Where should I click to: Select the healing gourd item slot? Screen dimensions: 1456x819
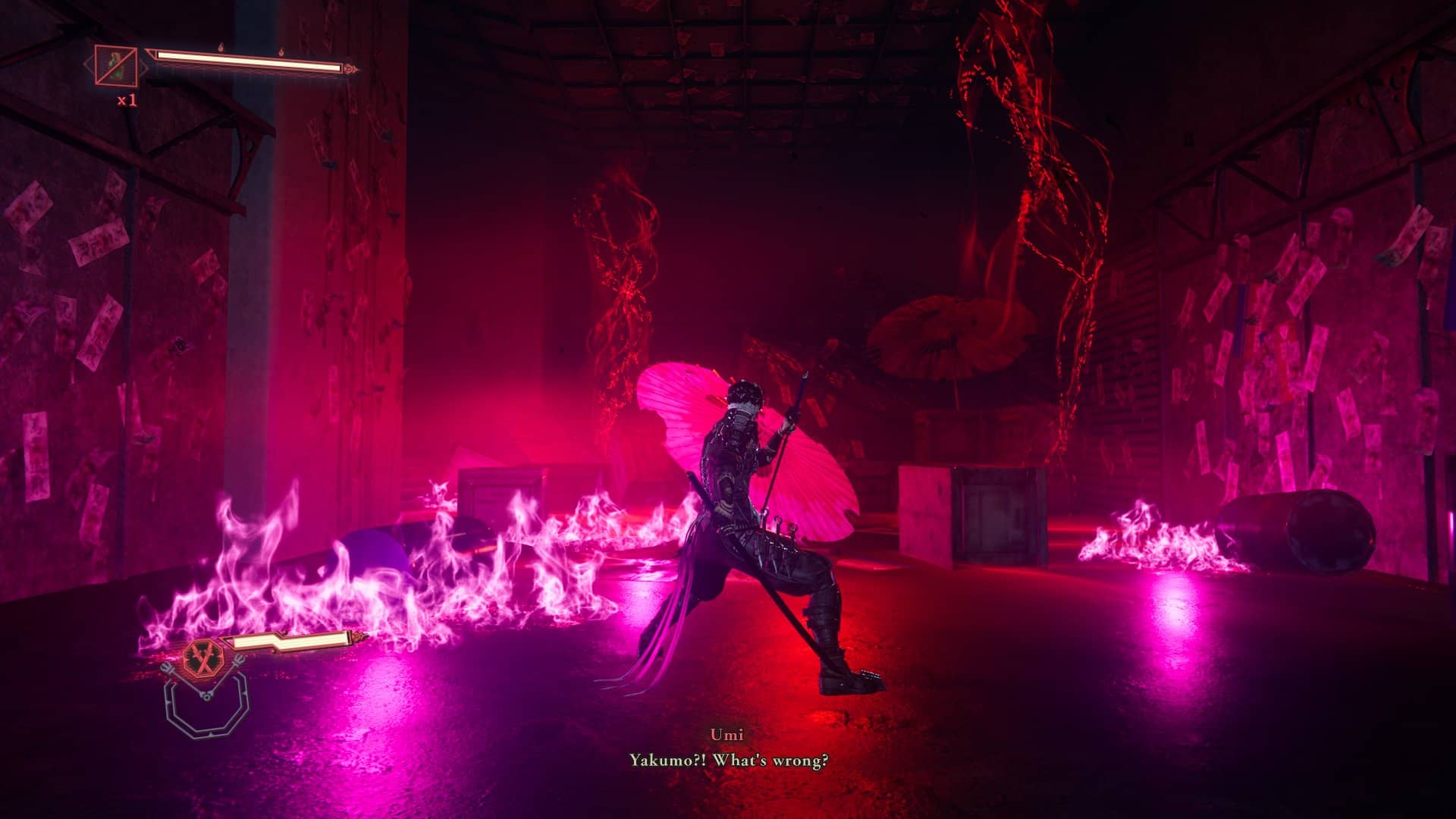(x=116, y=65)
